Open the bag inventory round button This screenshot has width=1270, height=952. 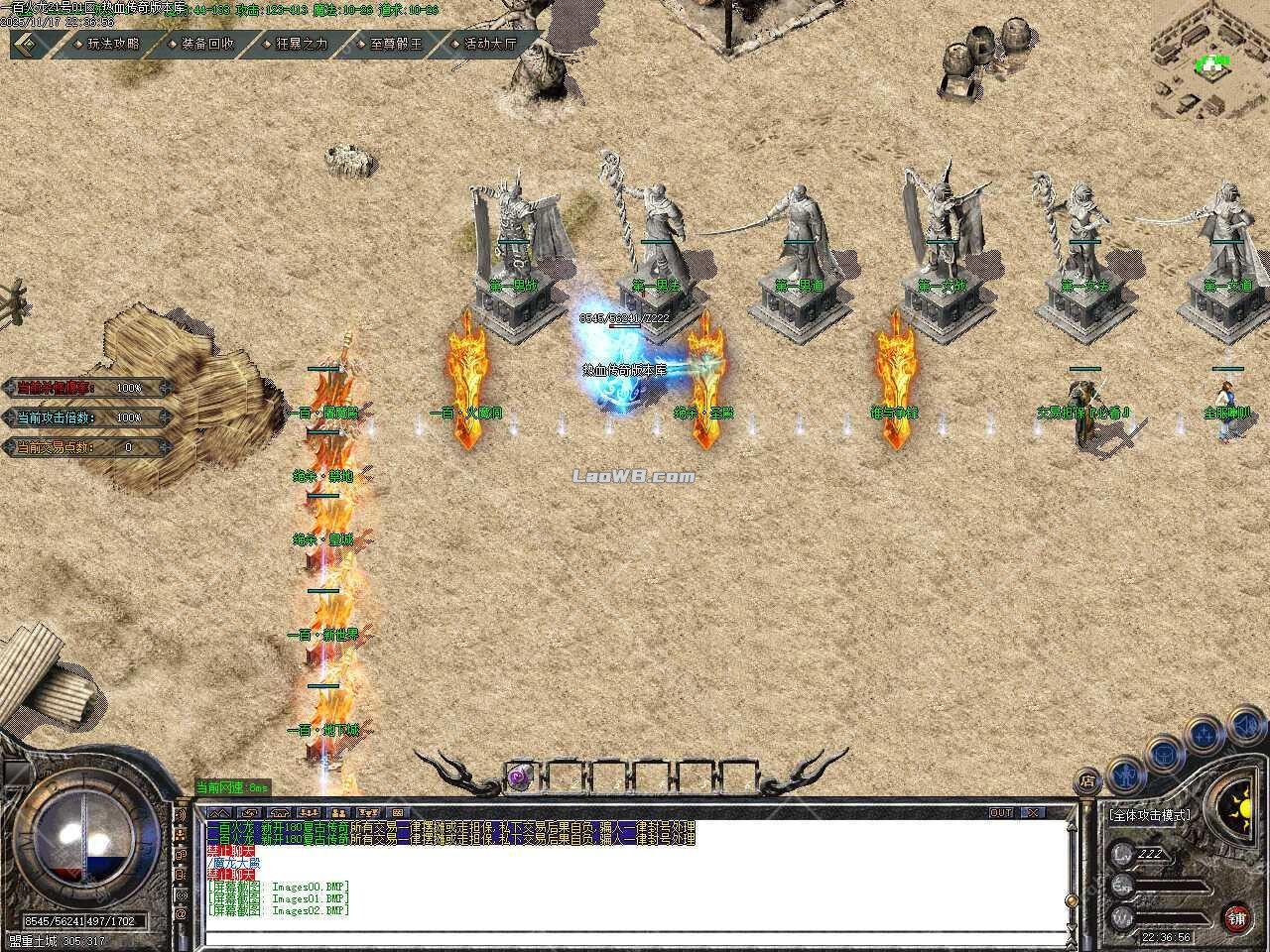pos(1163,753)
